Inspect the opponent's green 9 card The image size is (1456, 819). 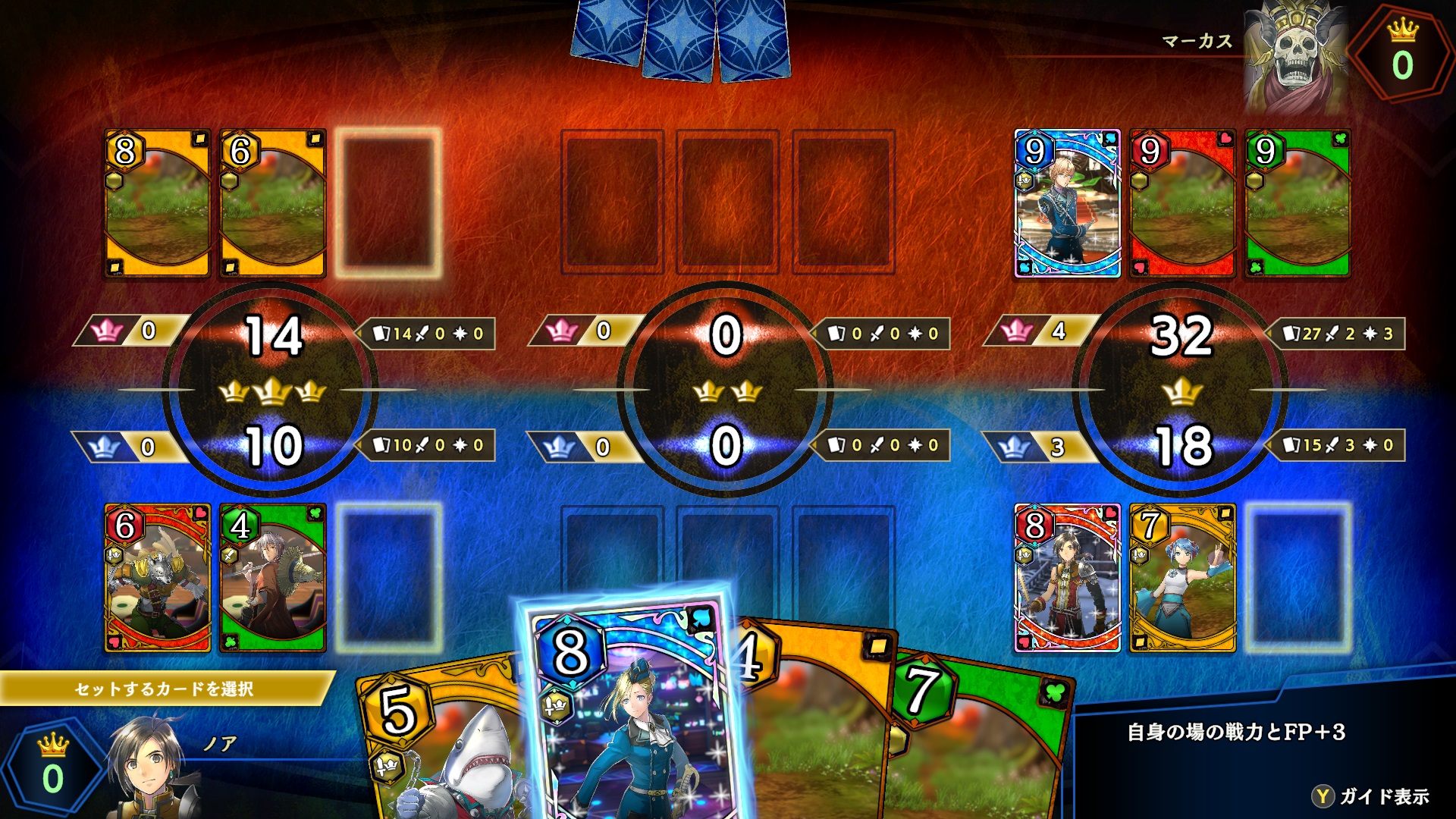pos(1298,203)
